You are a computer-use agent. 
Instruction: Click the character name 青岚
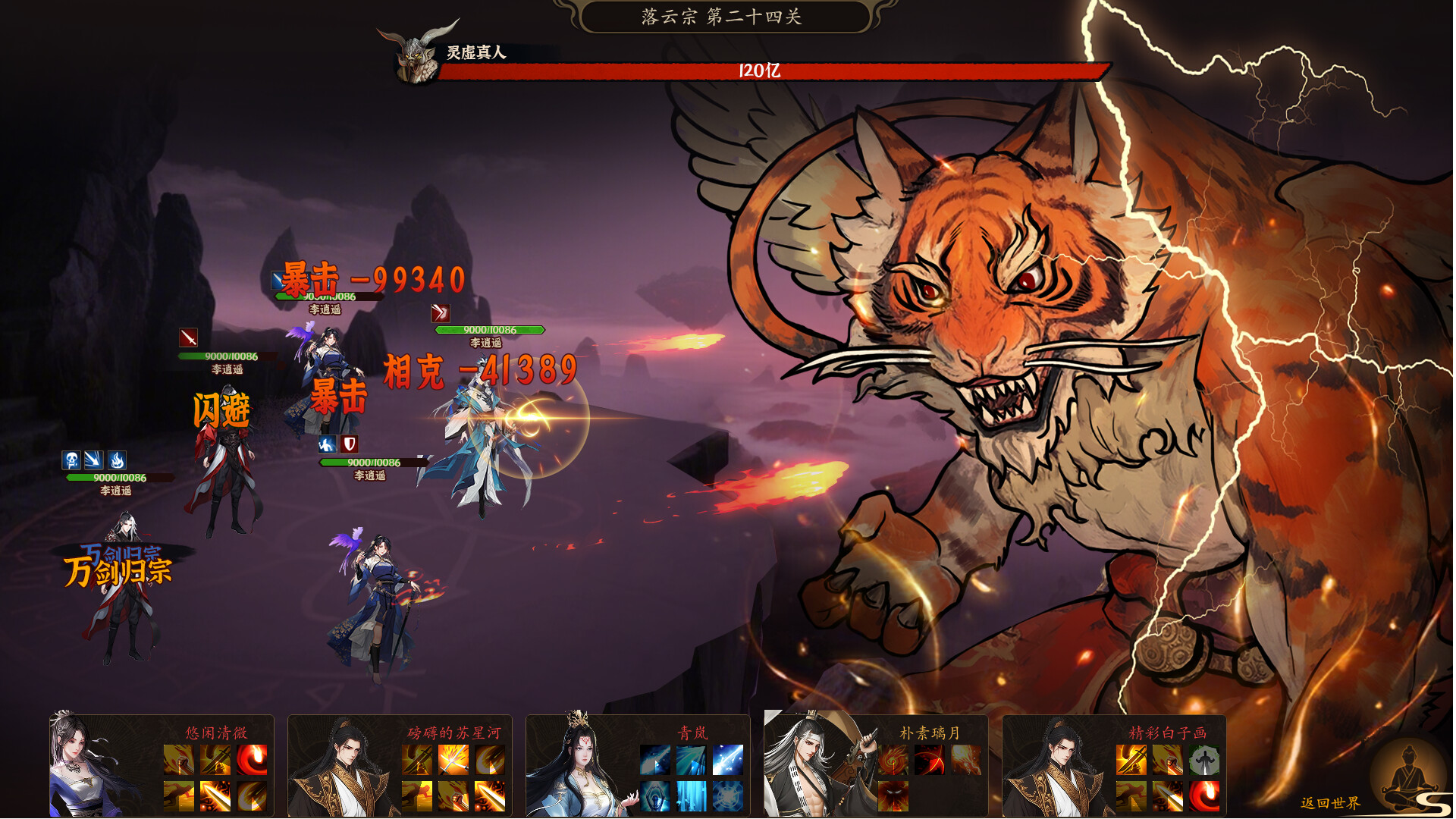pos(692,733)
